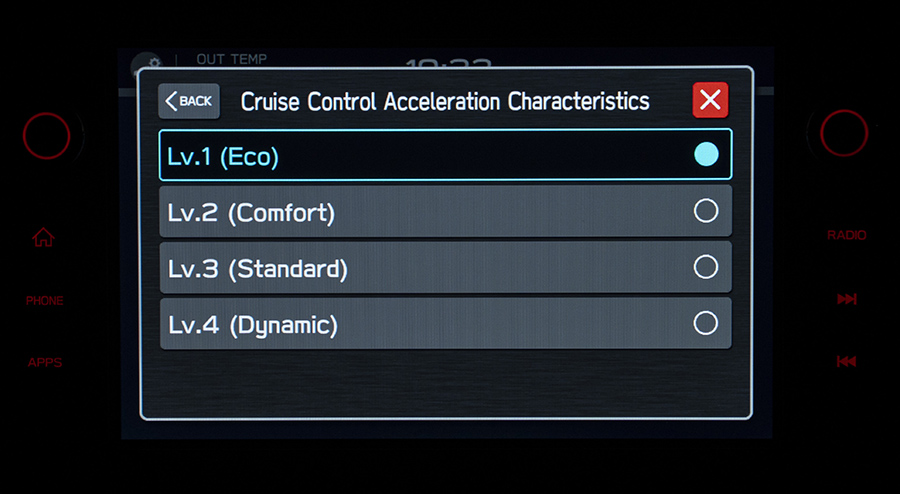
Task: Go to the previous track
Action: pyautogui.click(x=846, y=361)
